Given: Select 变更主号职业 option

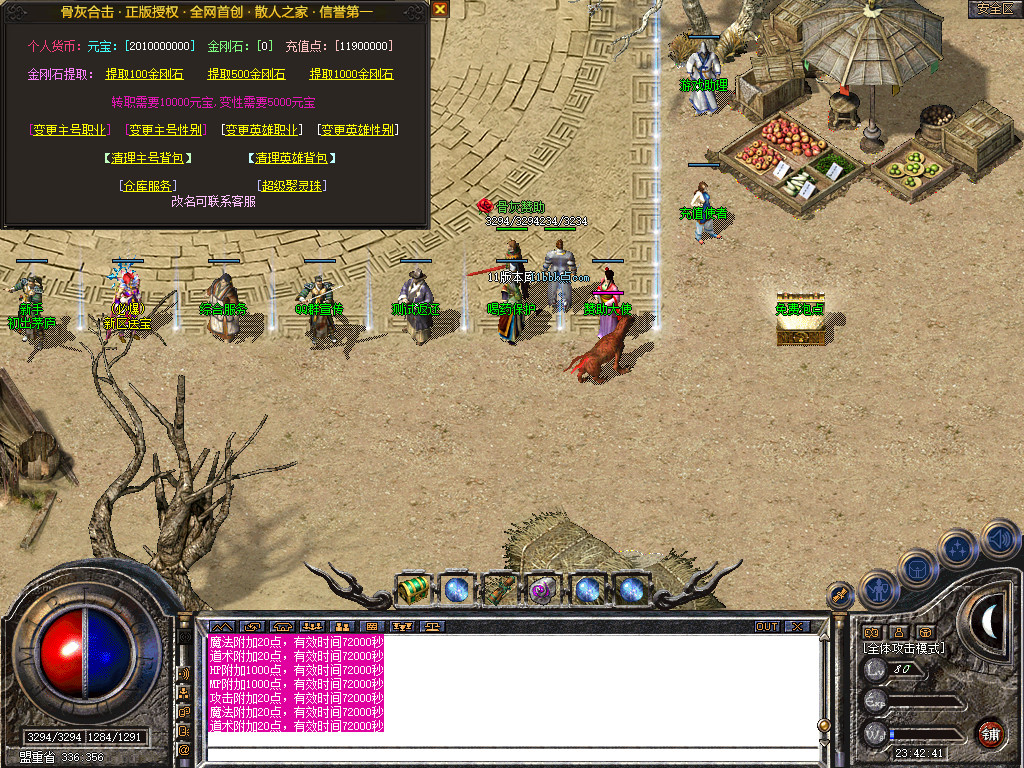Looking at the screenshot, I should pyautogui.click(x=68, y=130).
